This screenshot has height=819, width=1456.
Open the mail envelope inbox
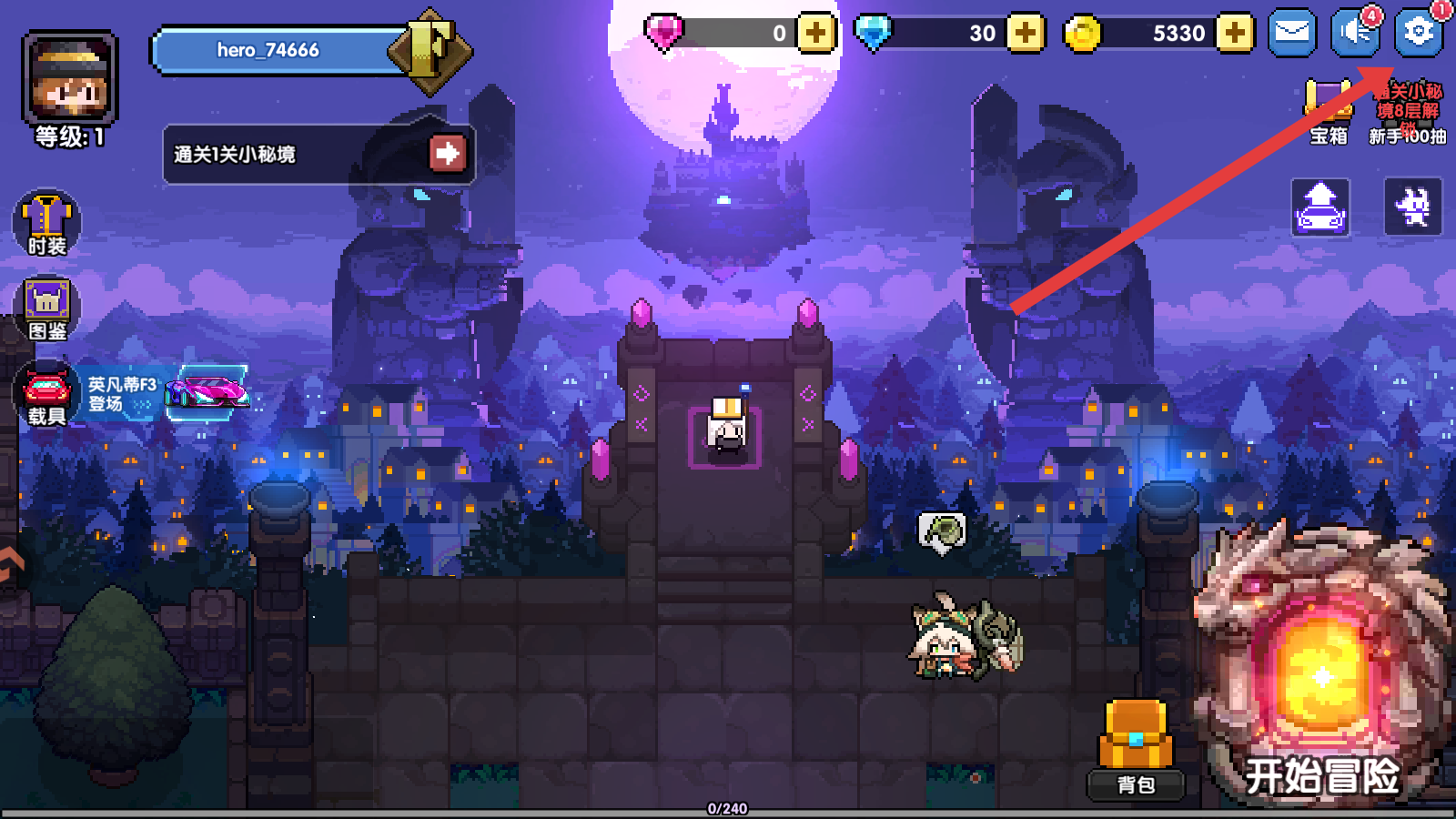pyautogui.click(x=1291, y=34)
